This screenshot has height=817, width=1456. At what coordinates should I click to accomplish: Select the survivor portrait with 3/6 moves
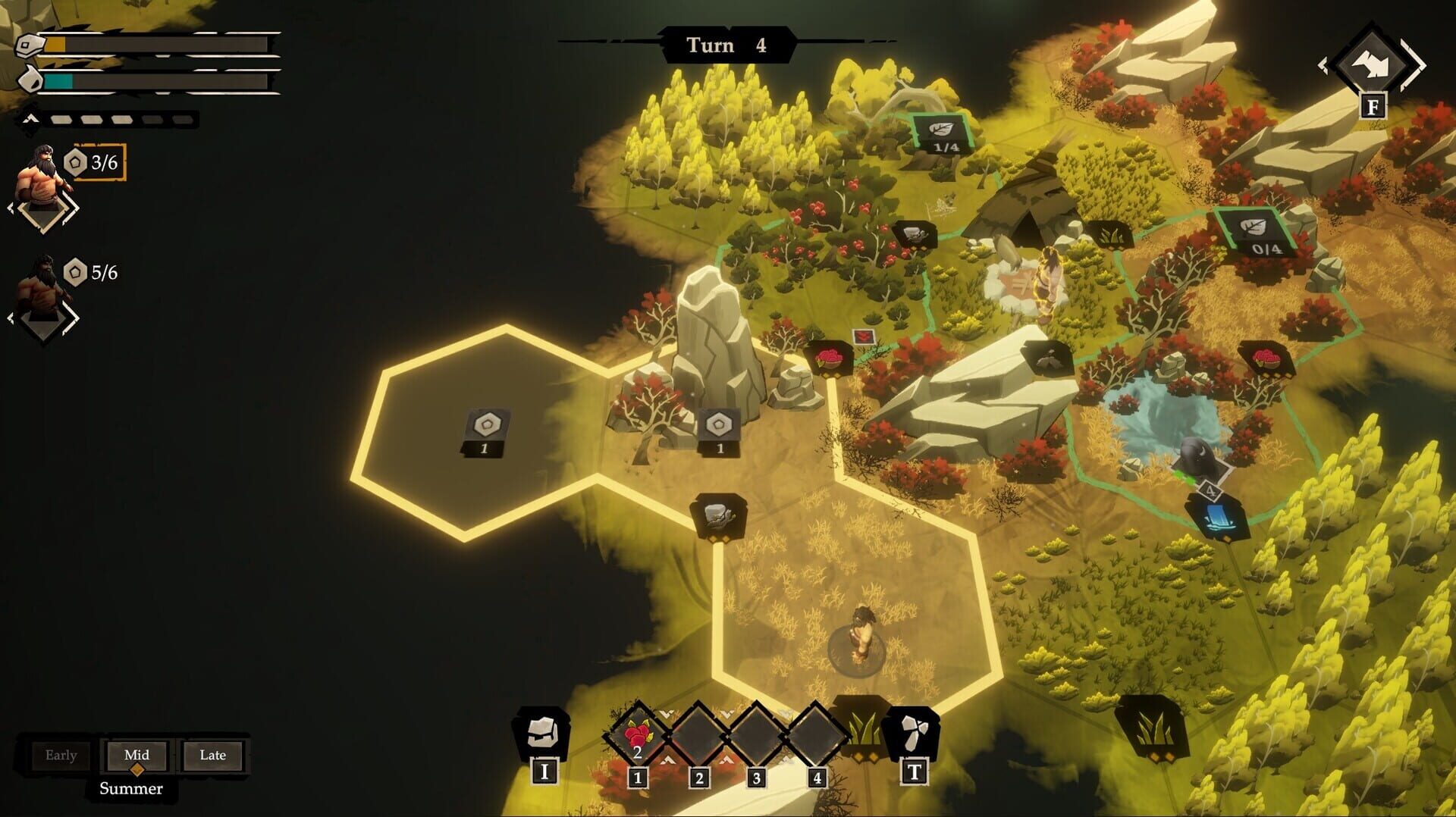tap(39, 178)
